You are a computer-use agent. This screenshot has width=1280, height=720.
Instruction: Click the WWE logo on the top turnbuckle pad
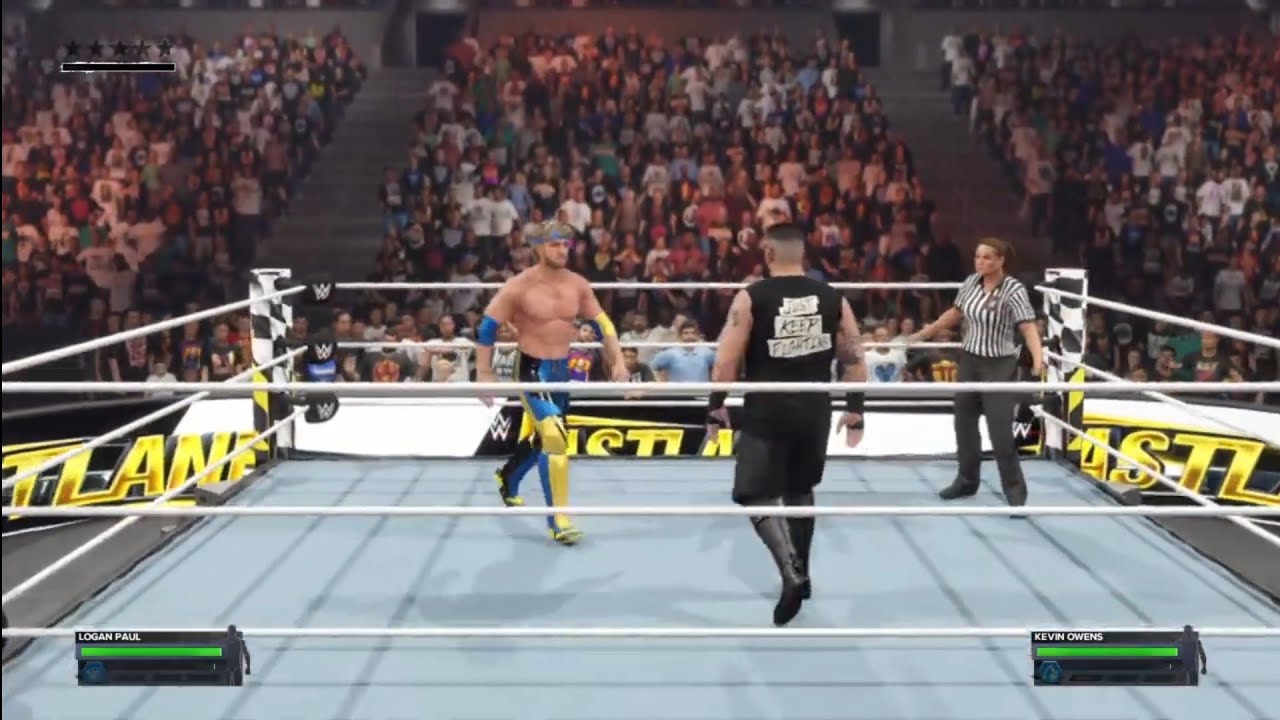(322, 291)
